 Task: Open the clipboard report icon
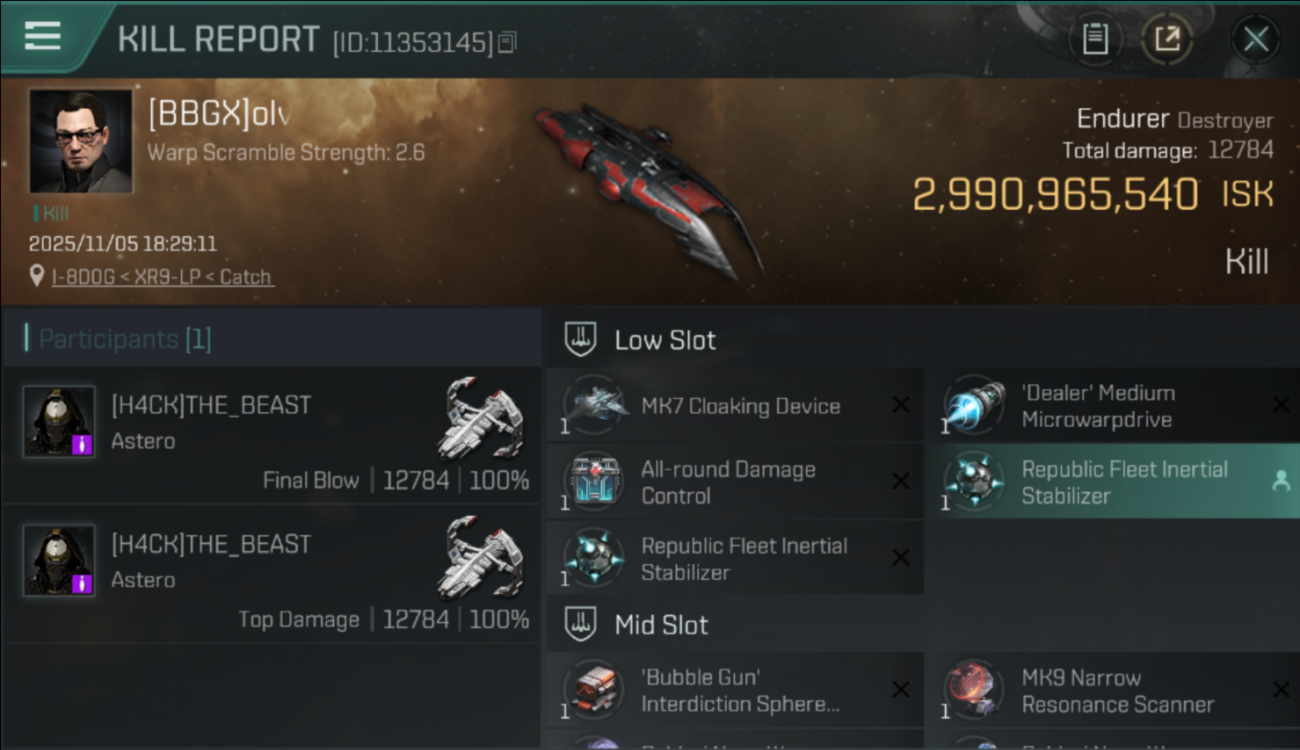1095,38
